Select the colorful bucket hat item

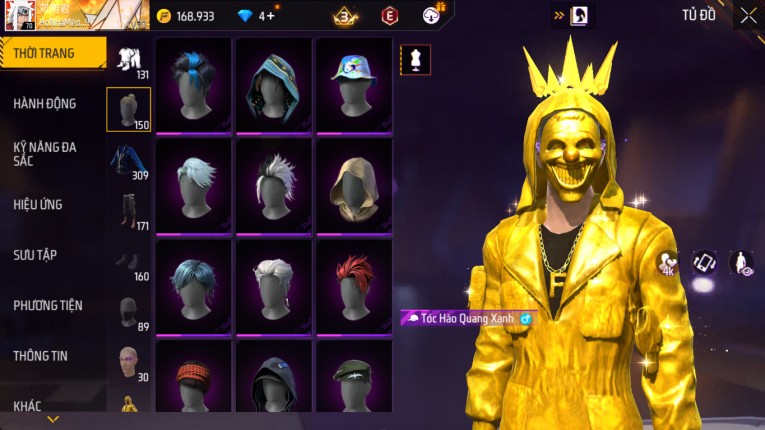tap(354, 85)
